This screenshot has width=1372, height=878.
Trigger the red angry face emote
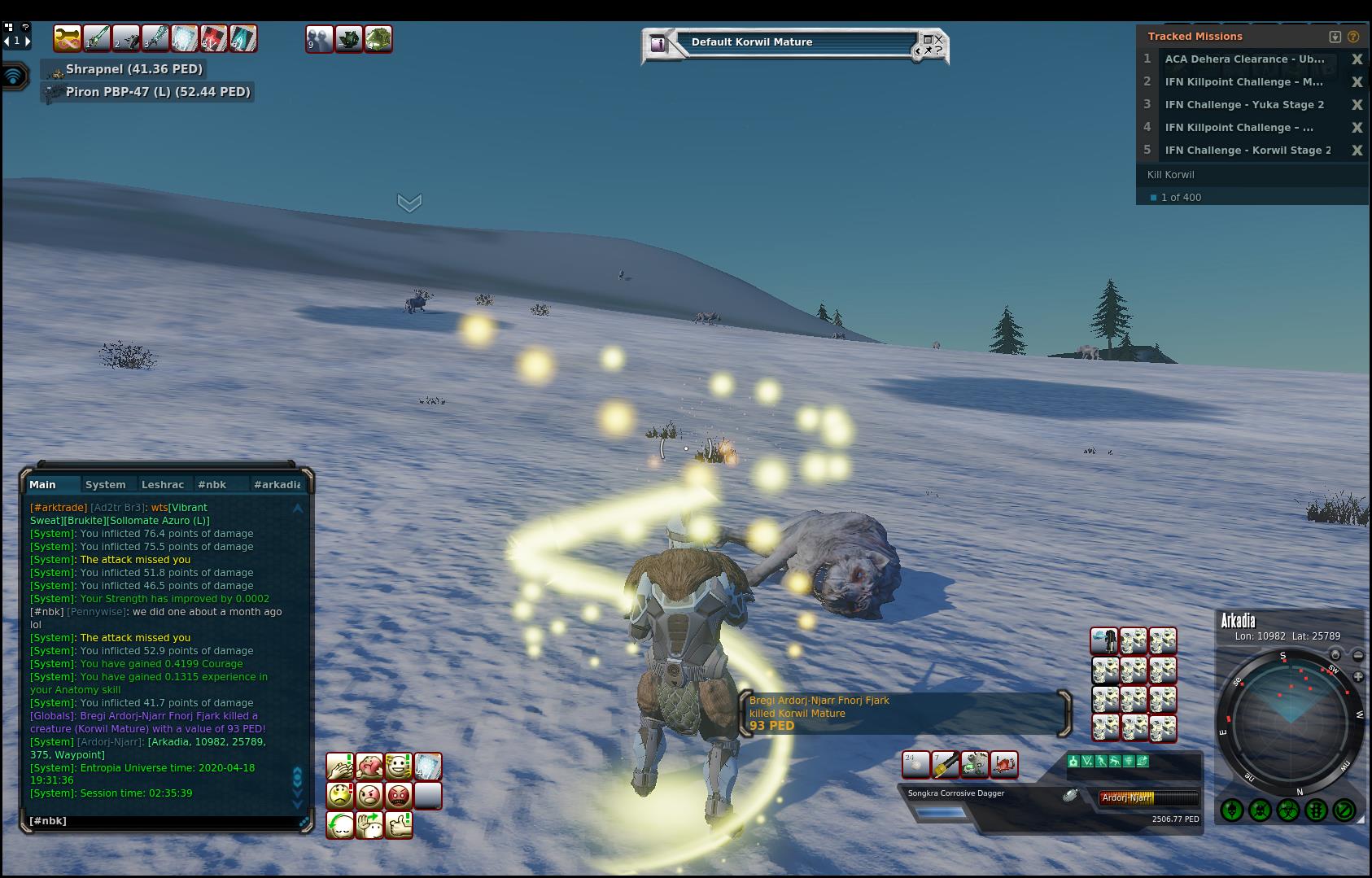pyautogui.click(x=399, y=795)
